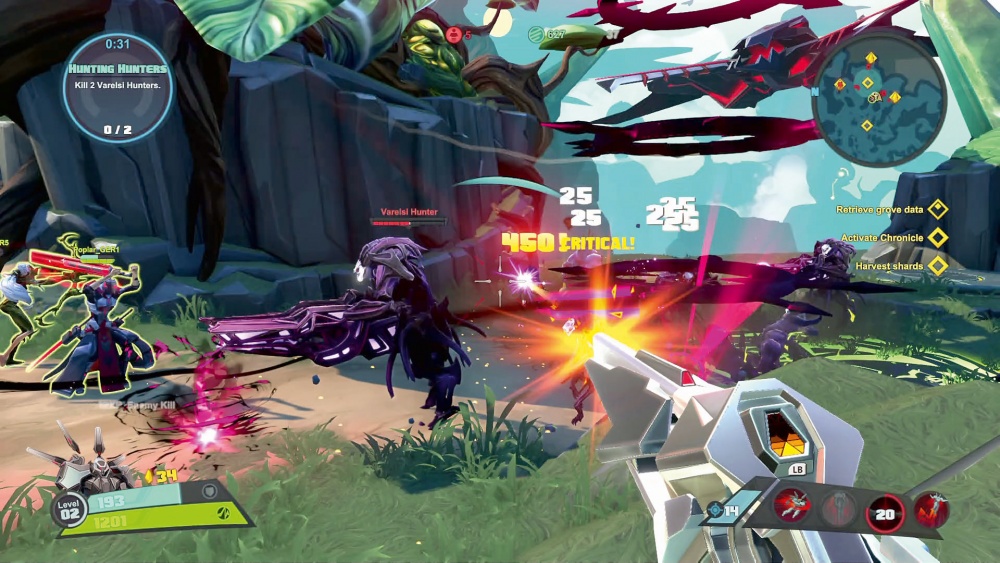
Task: Activate the rightmost flaming ability icon
Action: coord(930,510)
